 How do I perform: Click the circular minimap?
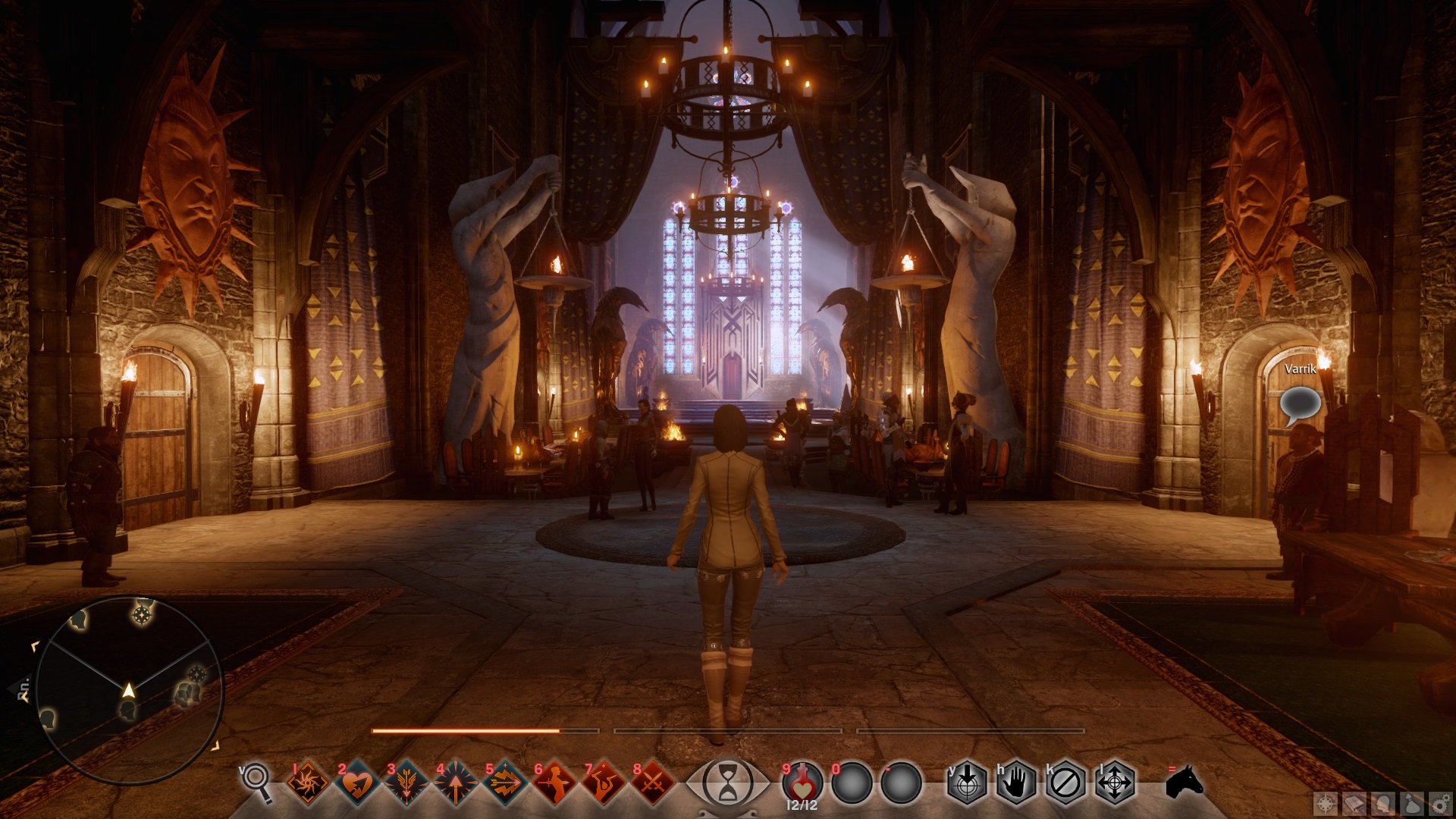click(x=129, y=690)
